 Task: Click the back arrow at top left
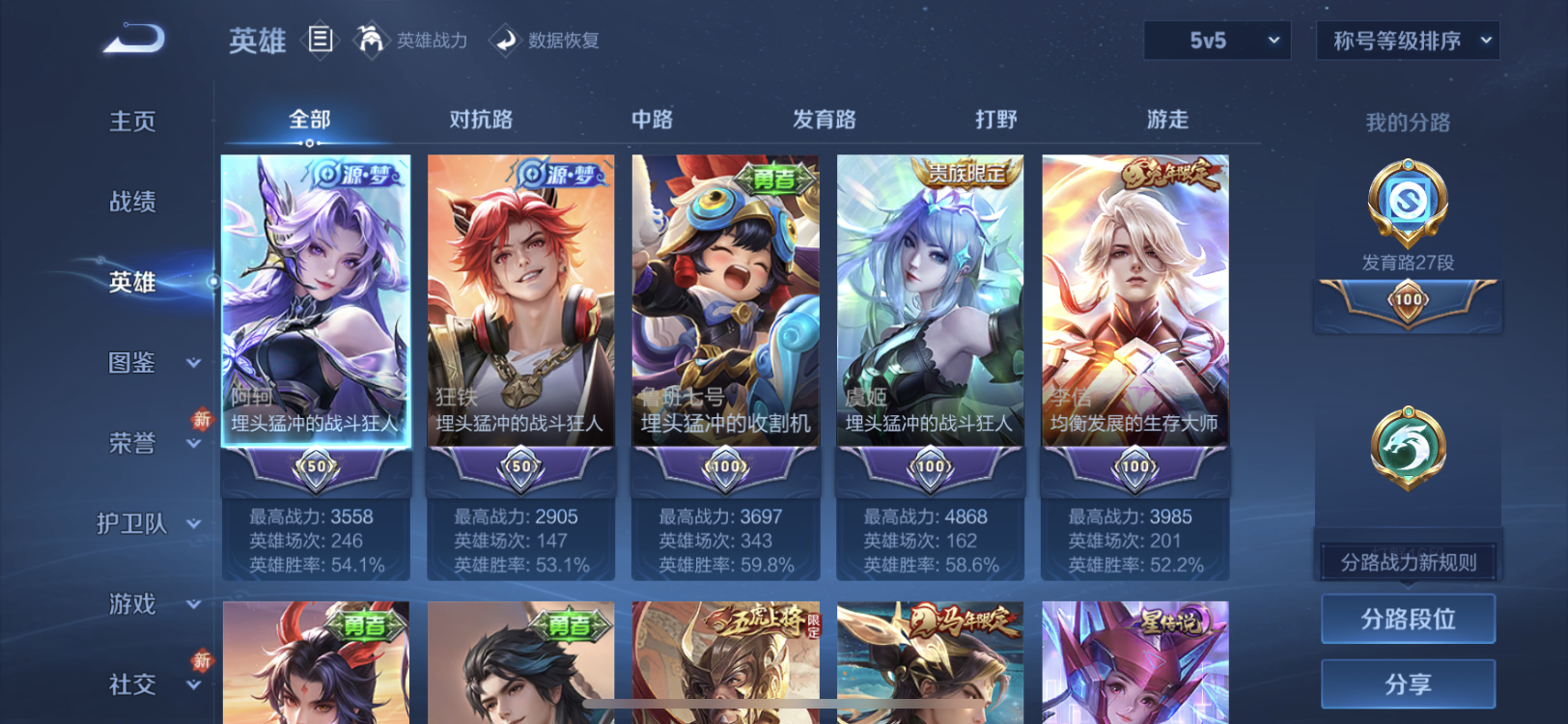[131, 39]
